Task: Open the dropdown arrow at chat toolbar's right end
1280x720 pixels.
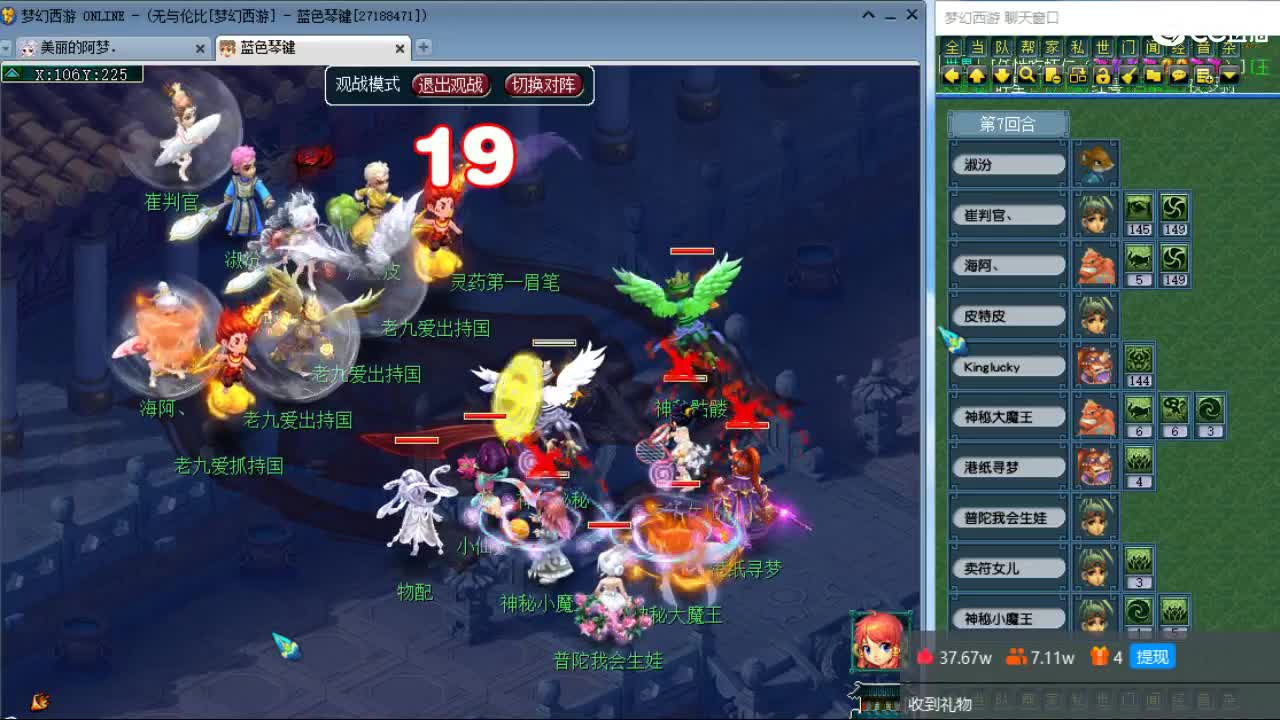Action: (x=1230, y=75)
